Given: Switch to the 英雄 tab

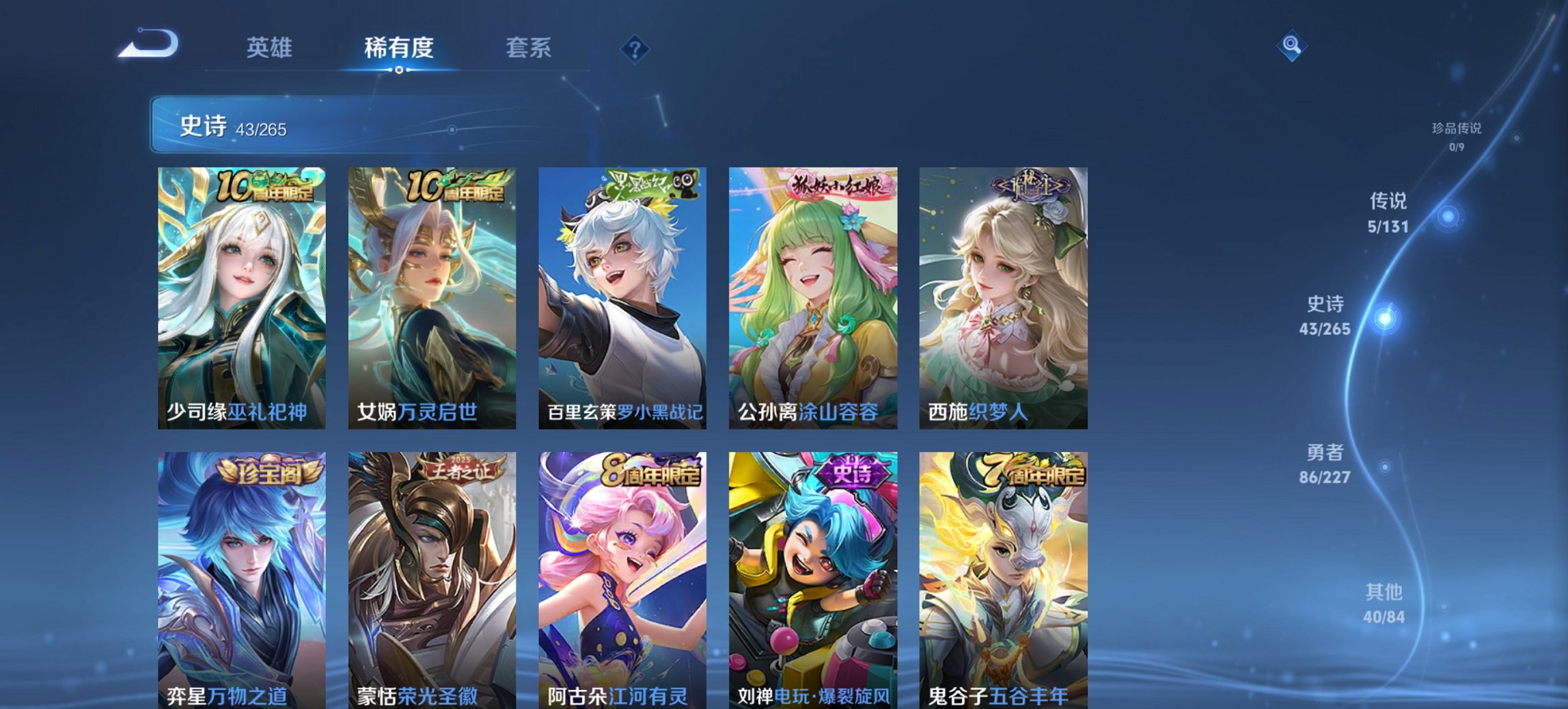Looking at the screenshot, I should click(x=271, y=48).
